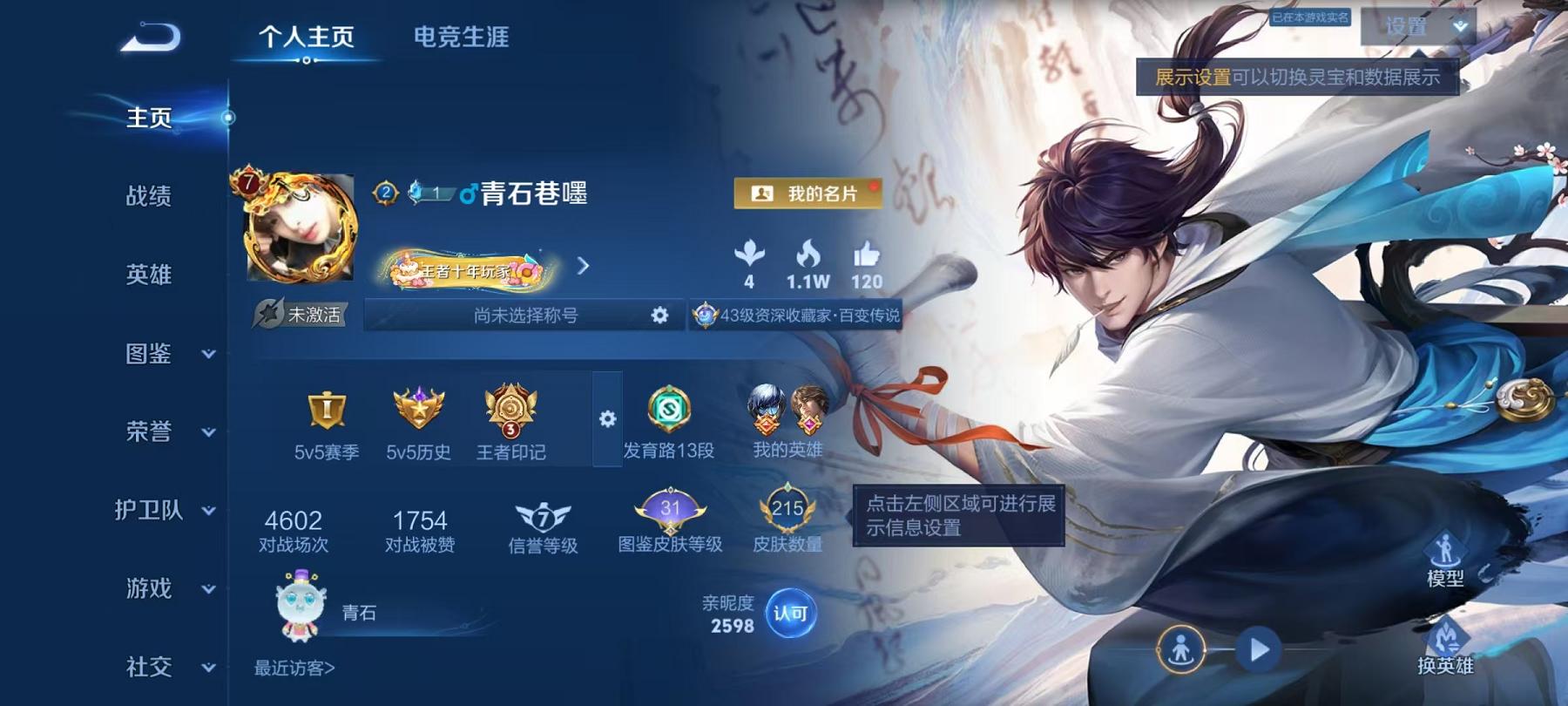Open 我的名片 card panel
Viewport: 1568px width, 706px height.
[809, 193]
